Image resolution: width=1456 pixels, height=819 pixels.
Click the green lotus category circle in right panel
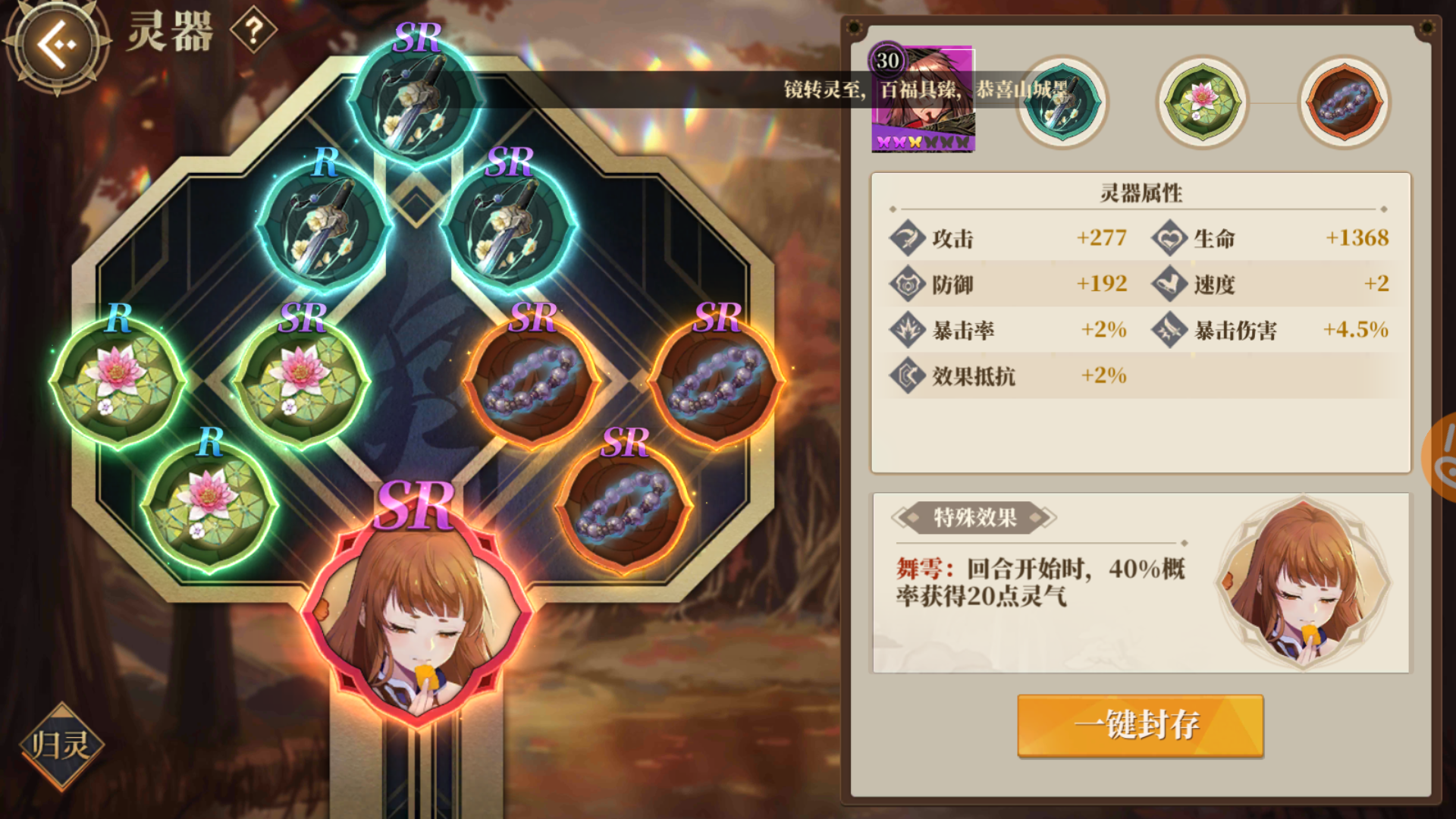[x=1200, y=104]
